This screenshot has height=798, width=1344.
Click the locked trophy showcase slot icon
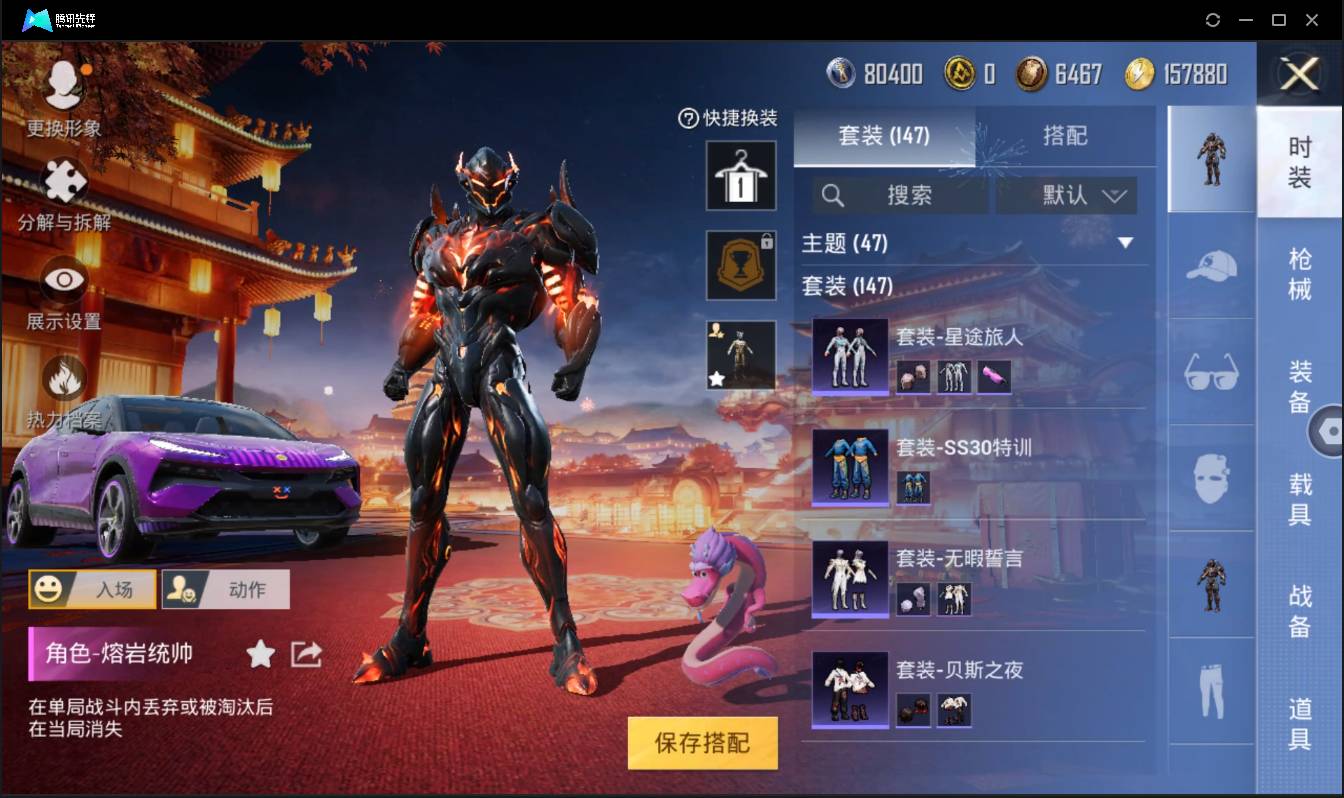coord(740,265)
